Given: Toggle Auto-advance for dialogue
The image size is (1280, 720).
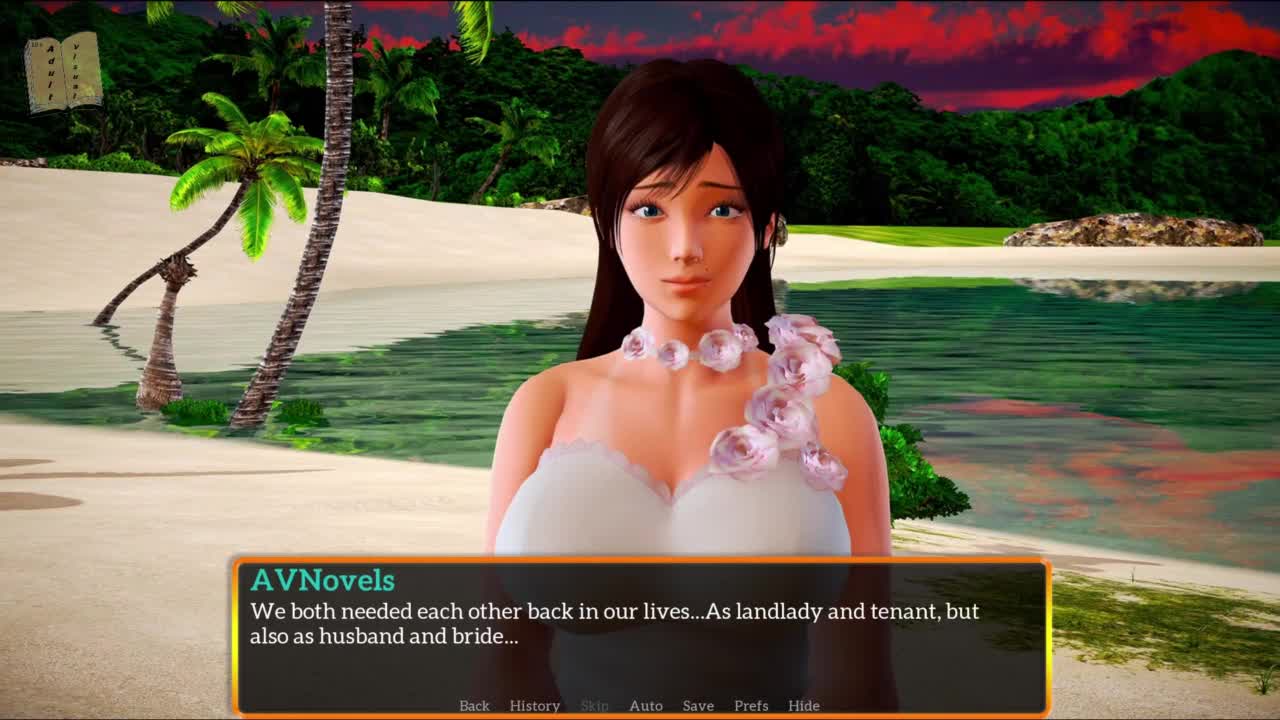Looking at the screenshot, I should pos(645,705).
